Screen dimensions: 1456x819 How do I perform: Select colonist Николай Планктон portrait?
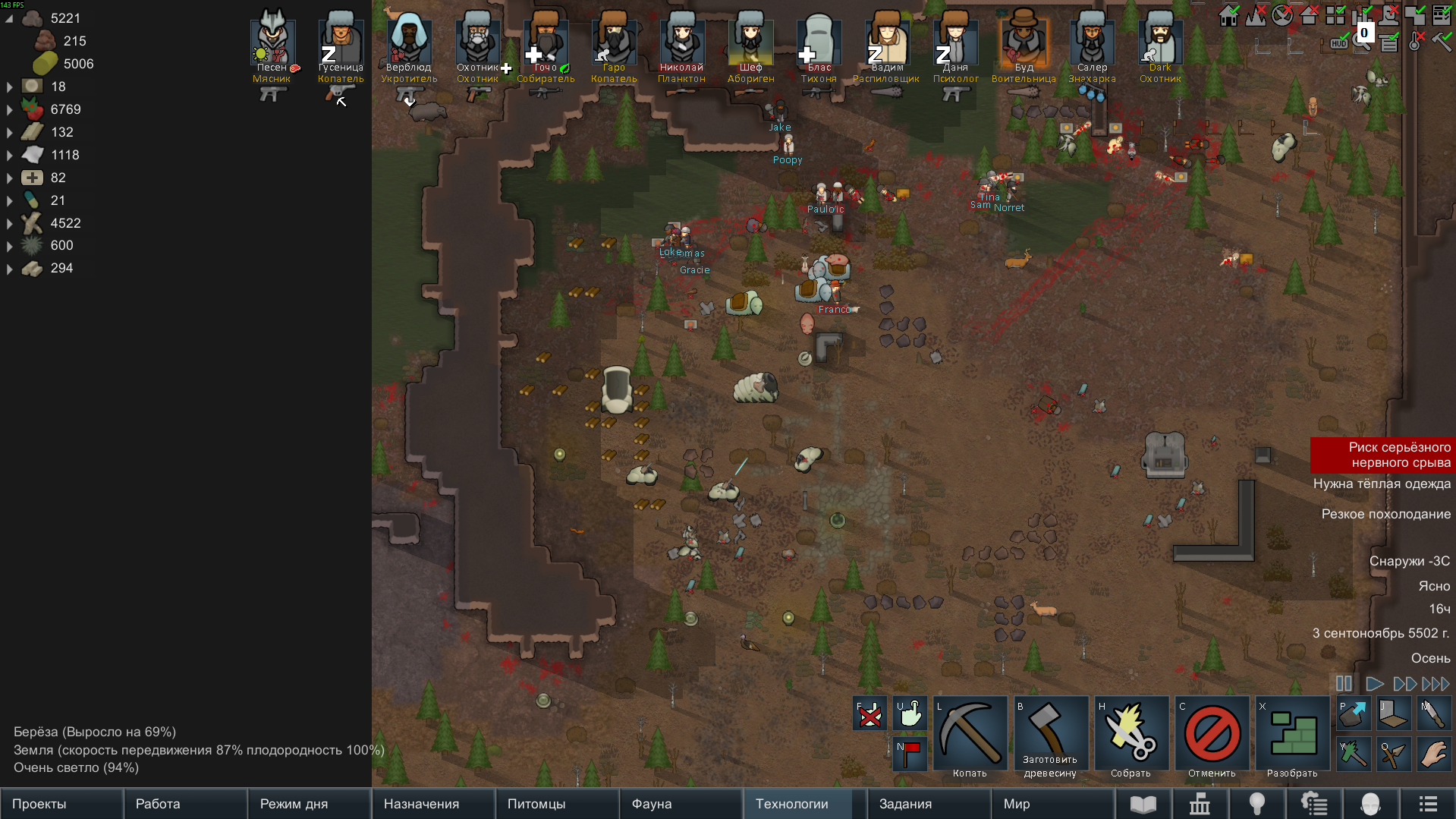coord(681,43)
